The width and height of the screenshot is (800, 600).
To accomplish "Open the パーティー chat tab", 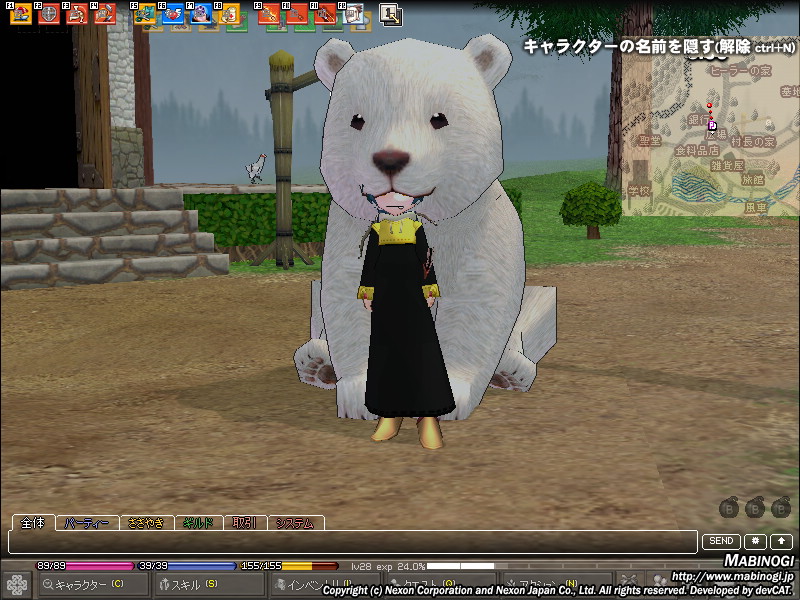I will click(86, 523).
